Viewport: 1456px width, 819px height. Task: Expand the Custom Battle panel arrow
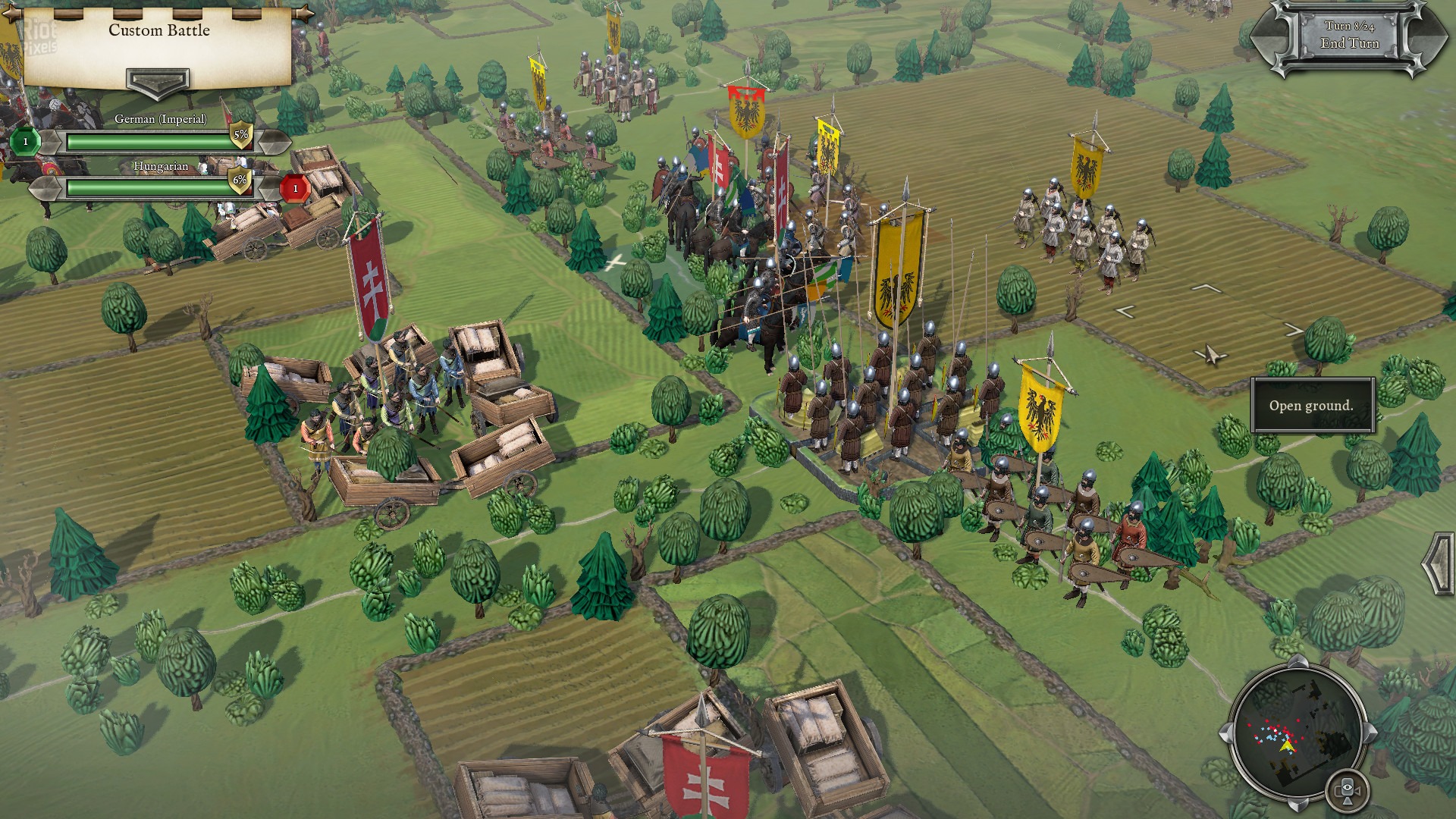click(158, 81)
